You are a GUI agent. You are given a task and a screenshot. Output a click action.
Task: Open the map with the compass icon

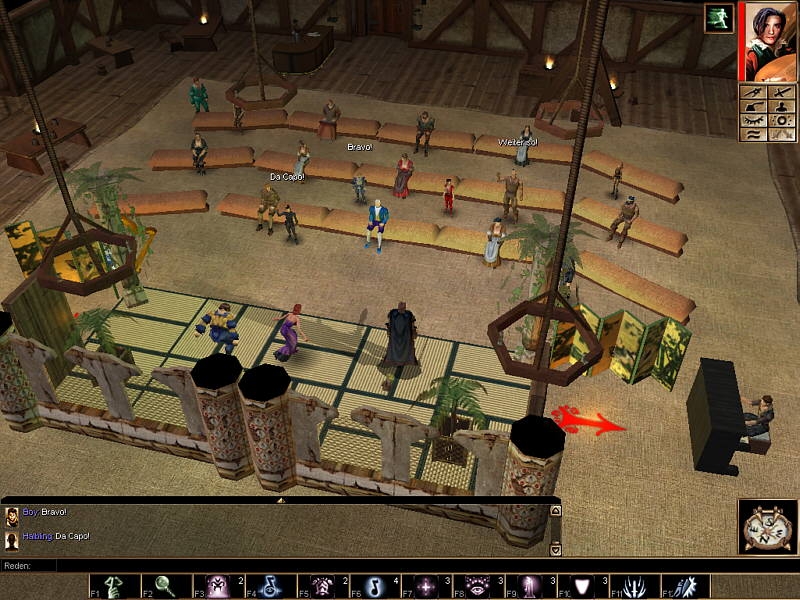767,526
